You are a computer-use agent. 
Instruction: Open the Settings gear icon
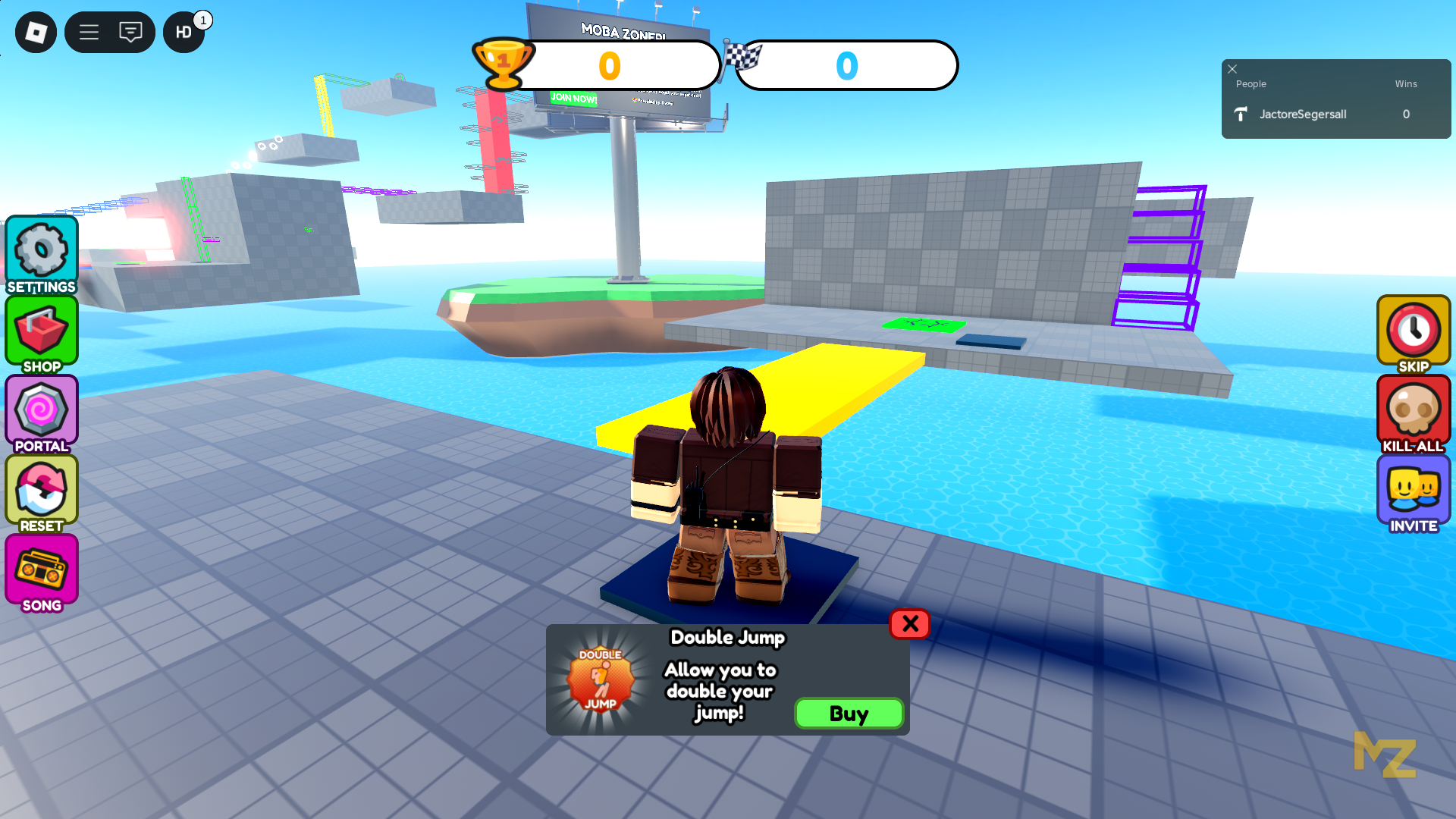pyautogui.click(x=41, y=250)
